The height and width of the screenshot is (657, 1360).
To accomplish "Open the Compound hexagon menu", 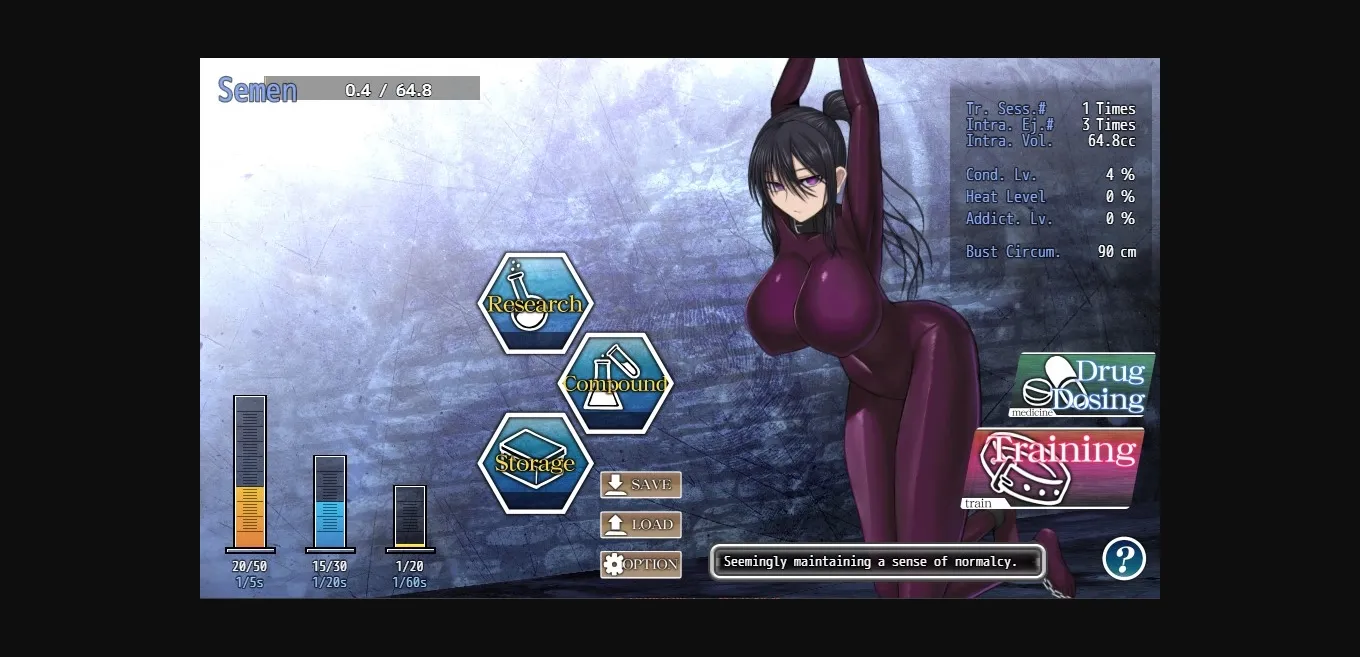I will point(615,383).
